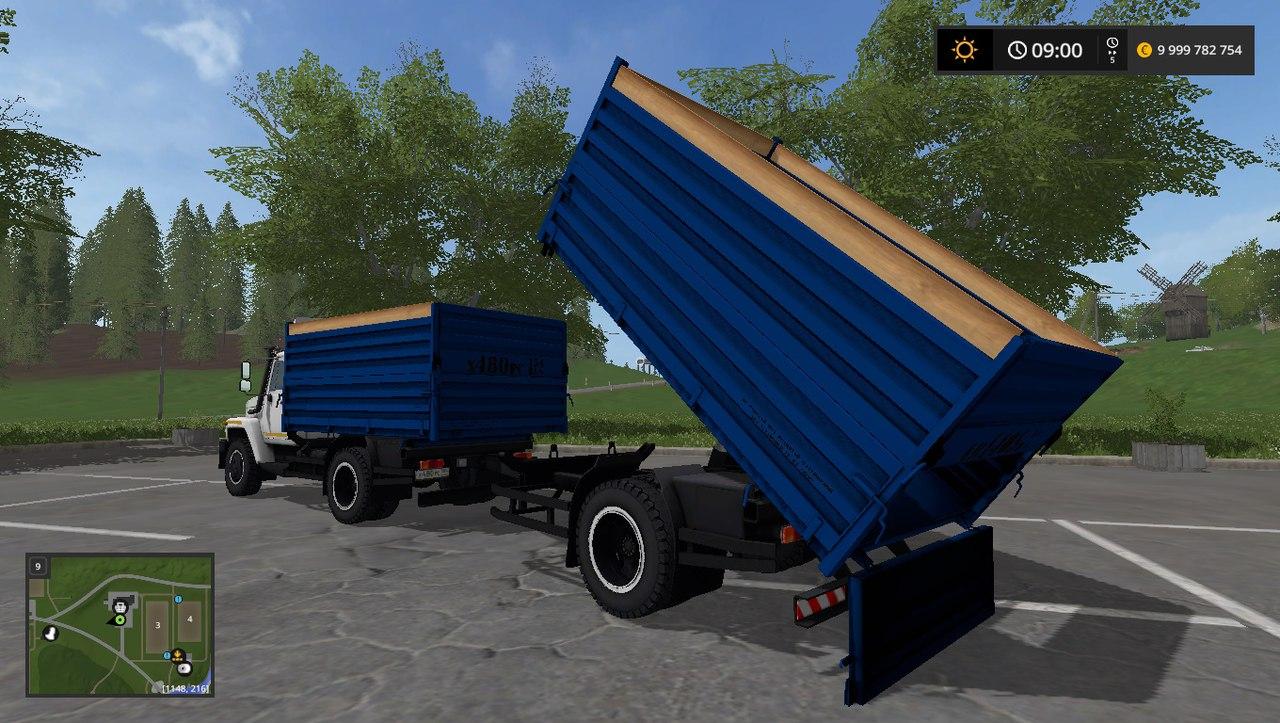This screenshot has width=1280, height=723.
Task: Click the sunny weather icon
Action: coord(964,50)
